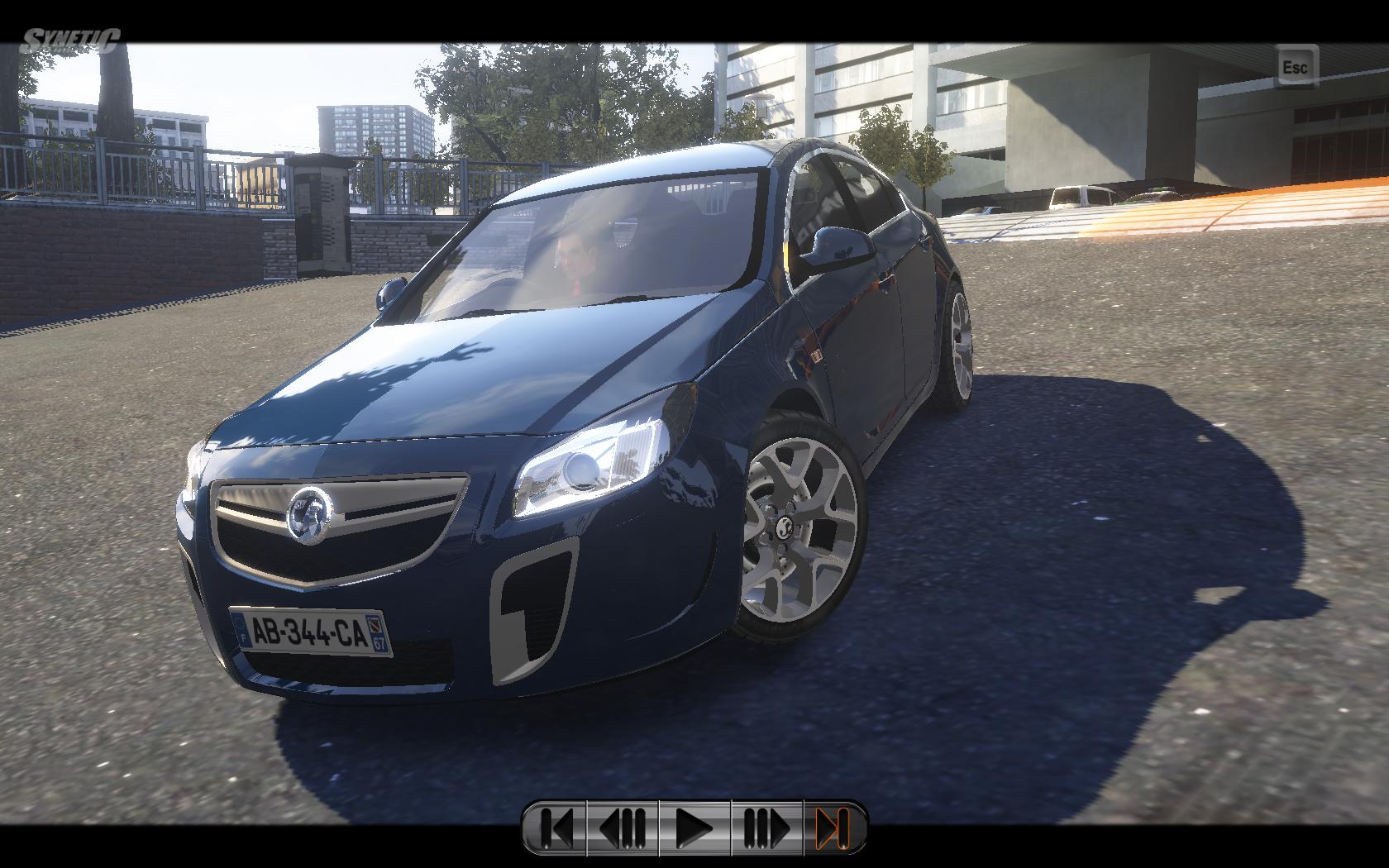
Task: Step the replay one frame backward
Action: (x=622, y=827)
